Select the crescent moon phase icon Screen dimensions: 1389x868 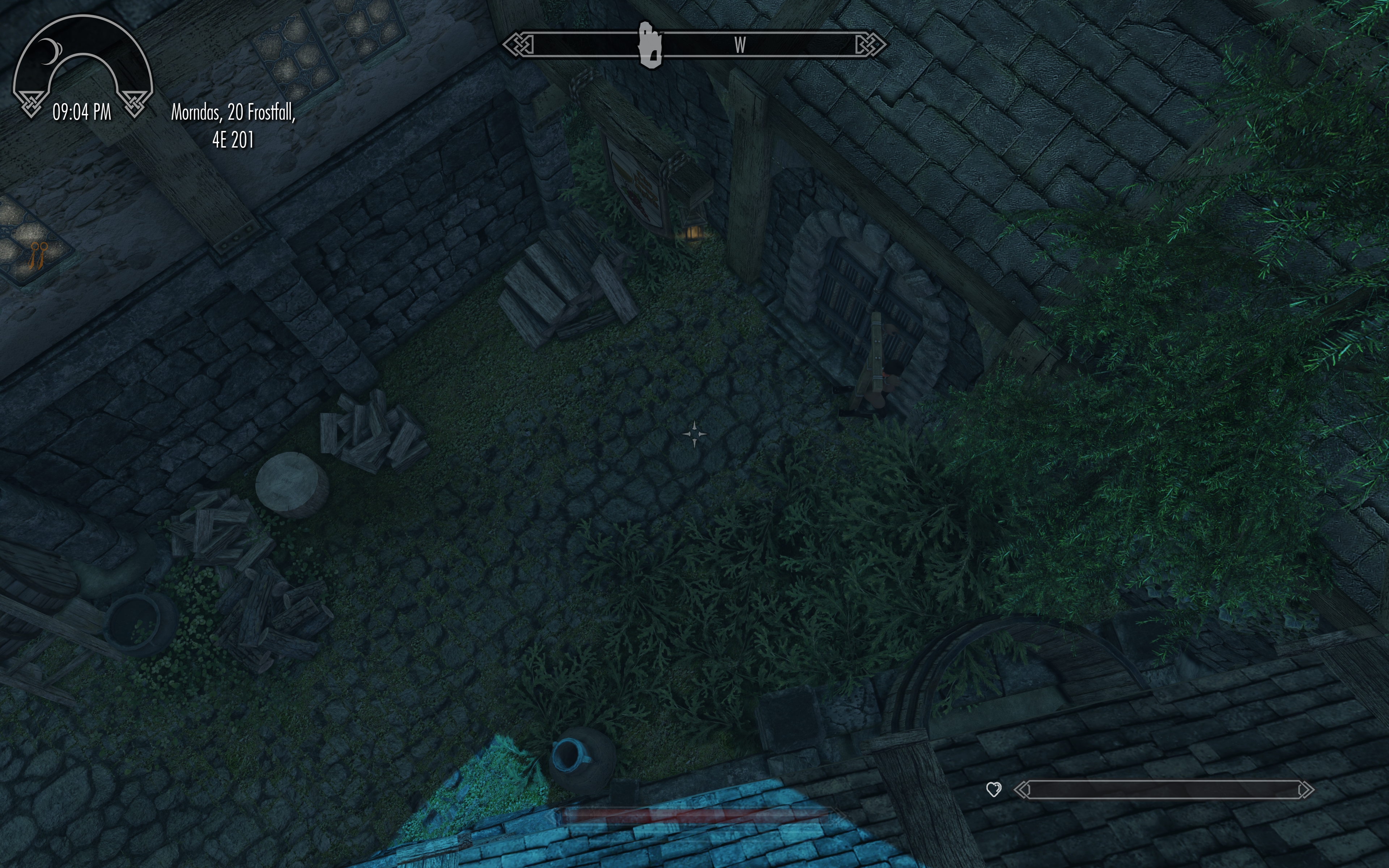(49, 52)
